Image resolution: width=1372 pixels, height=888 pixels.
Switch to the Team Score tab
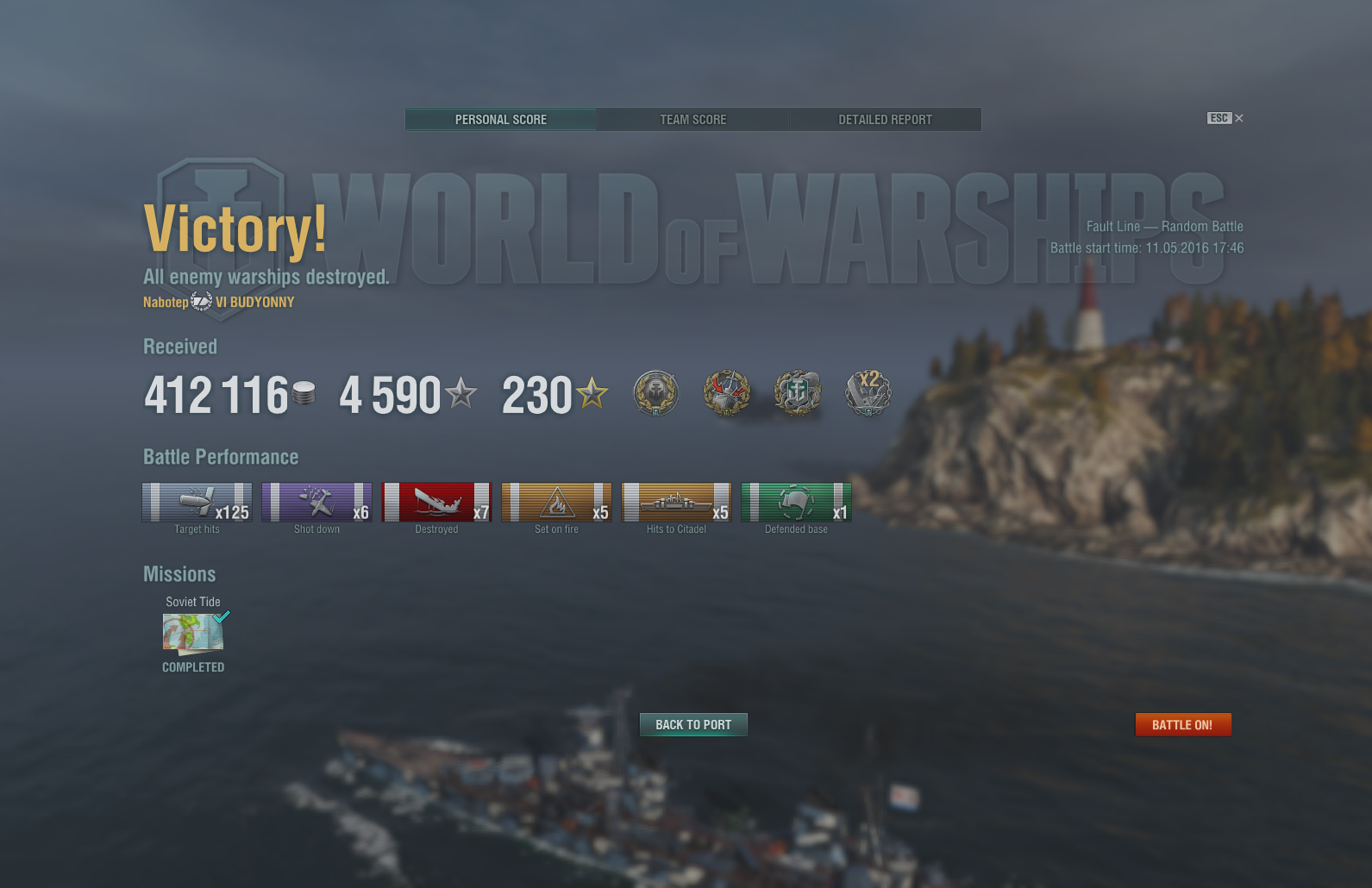tap(692, 120)
